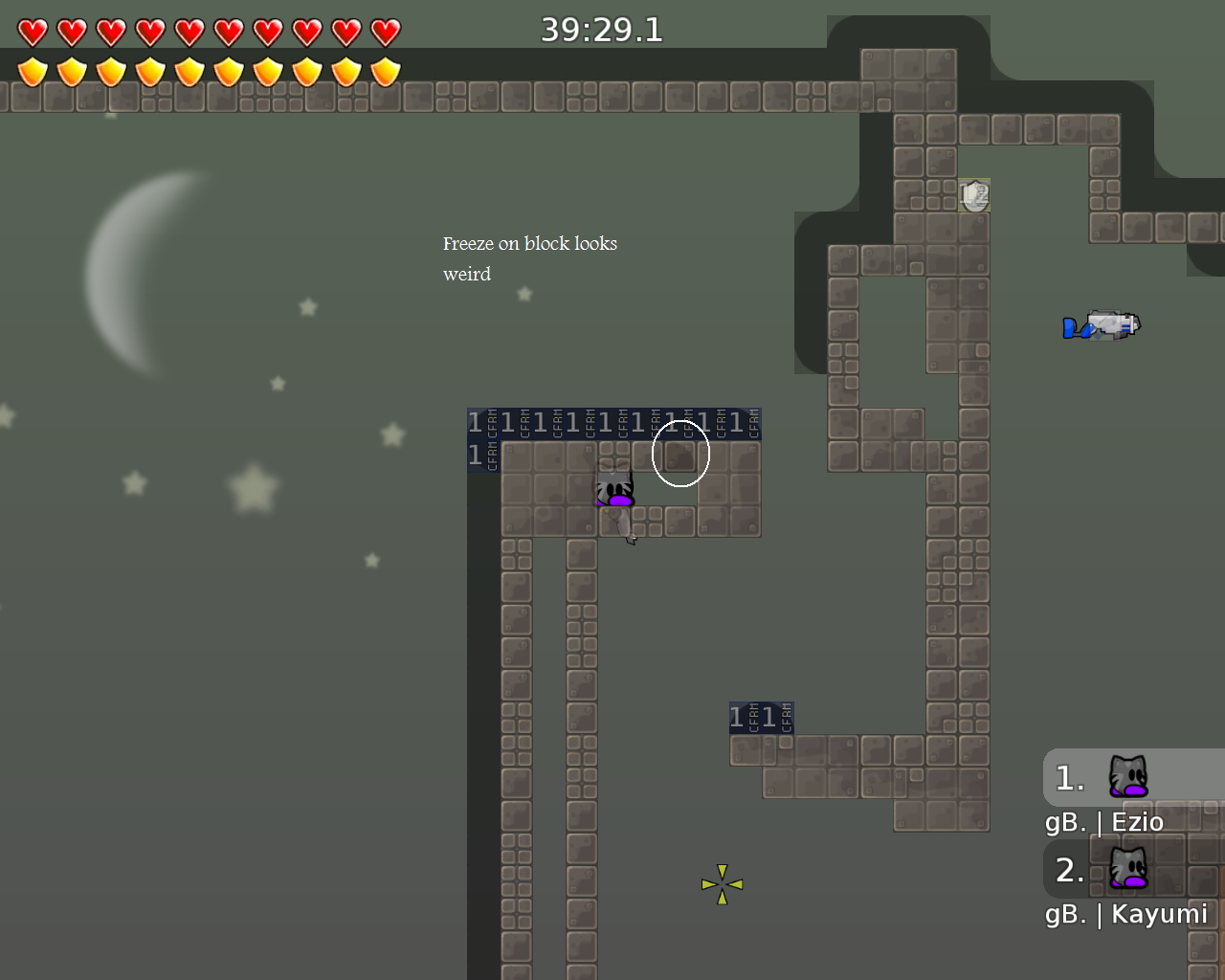The image size is (1225, 980).
Task: Click the crosshair cursor marker
Action: 722,883
